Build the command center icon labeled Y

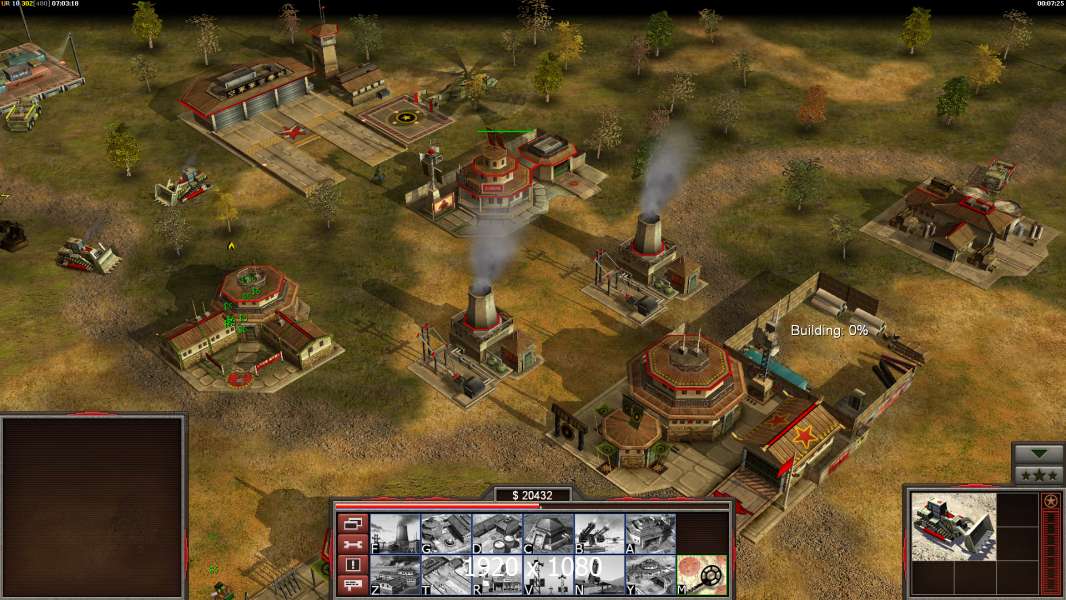650,575
